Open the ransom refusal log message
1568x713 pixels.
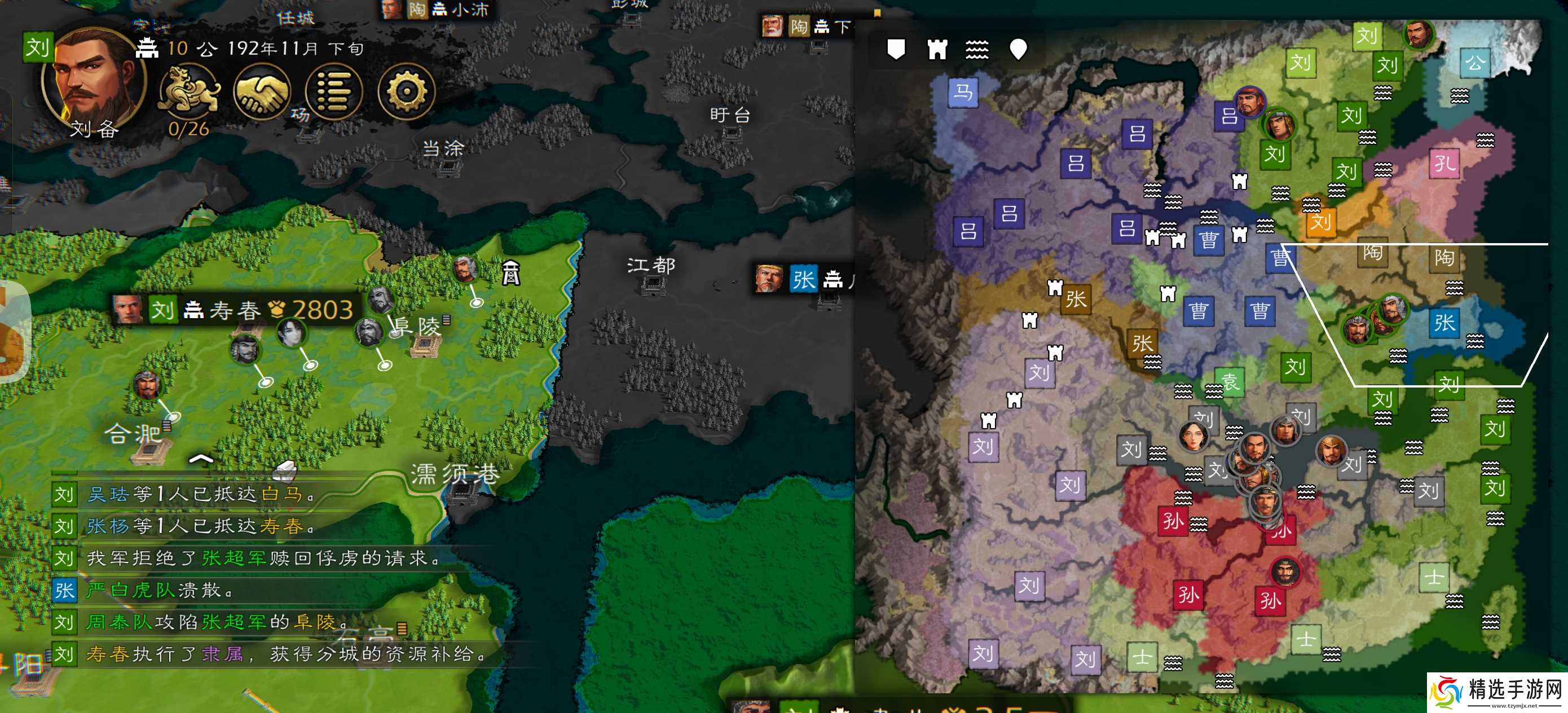click(262, 558)
